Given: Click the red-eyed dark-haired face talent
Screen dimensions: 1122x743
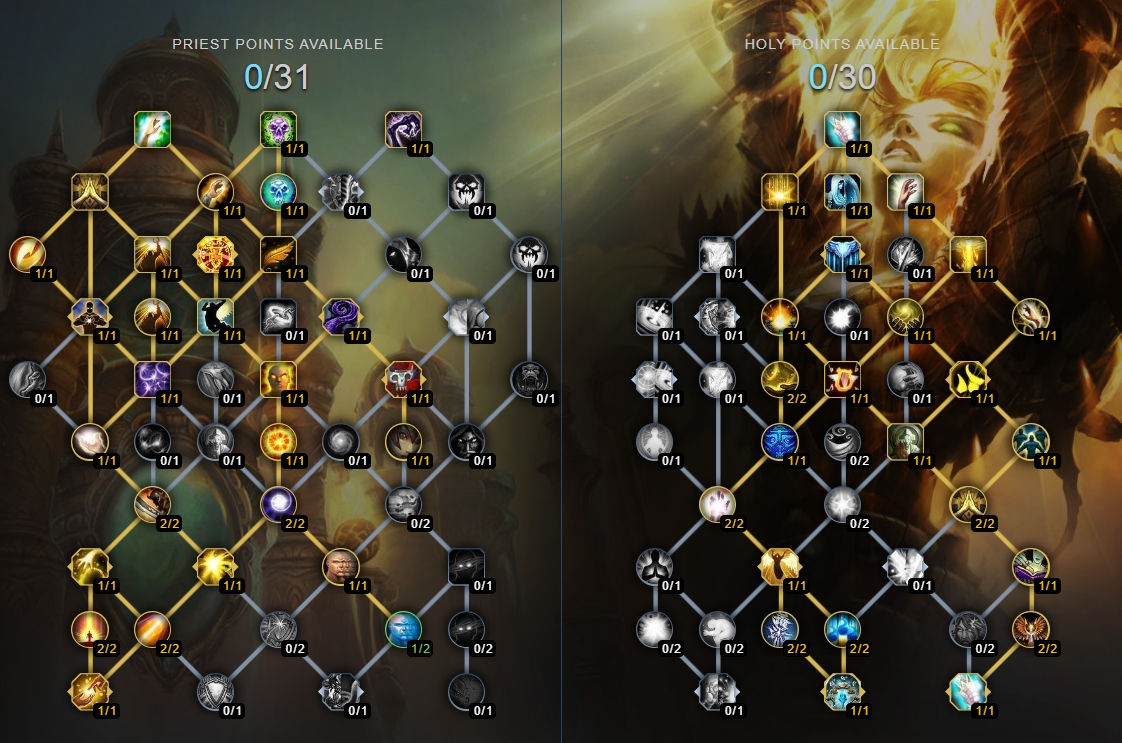Looking at the screenshot, I should [403, 441].
